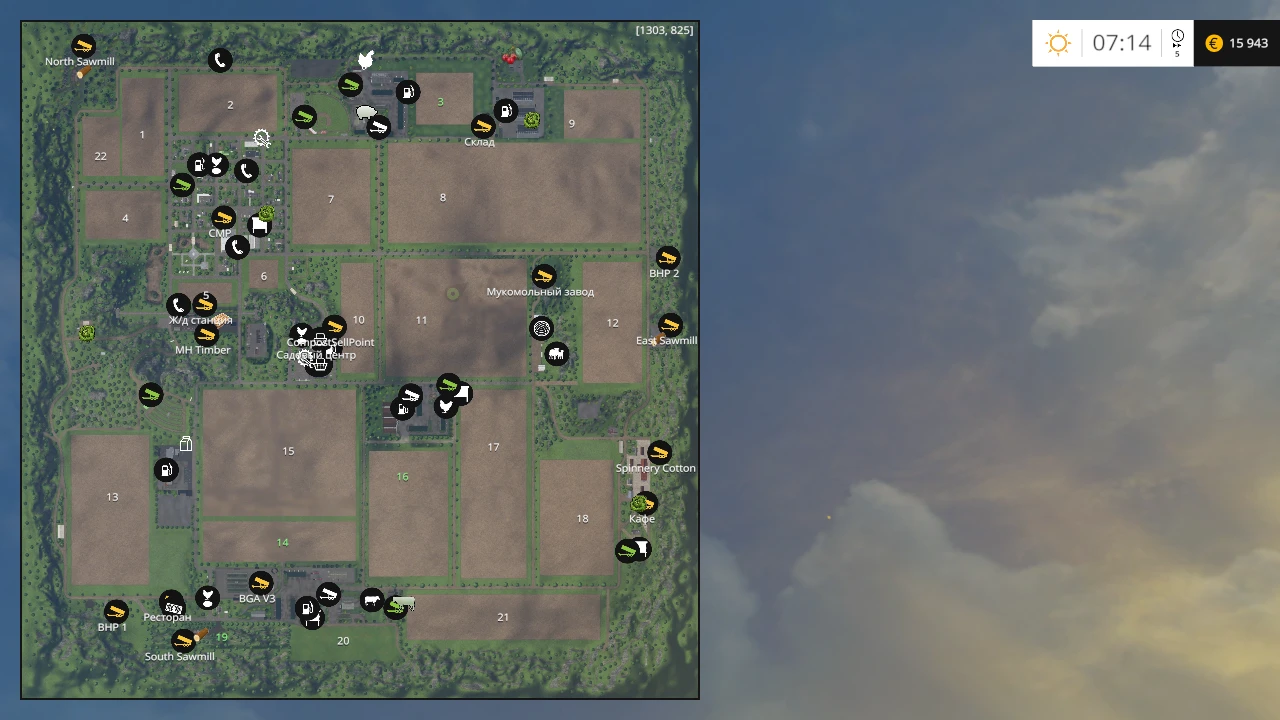Click the fuel pump icon near Склад
Screen dimensions: 1280x720
(505, 111)
